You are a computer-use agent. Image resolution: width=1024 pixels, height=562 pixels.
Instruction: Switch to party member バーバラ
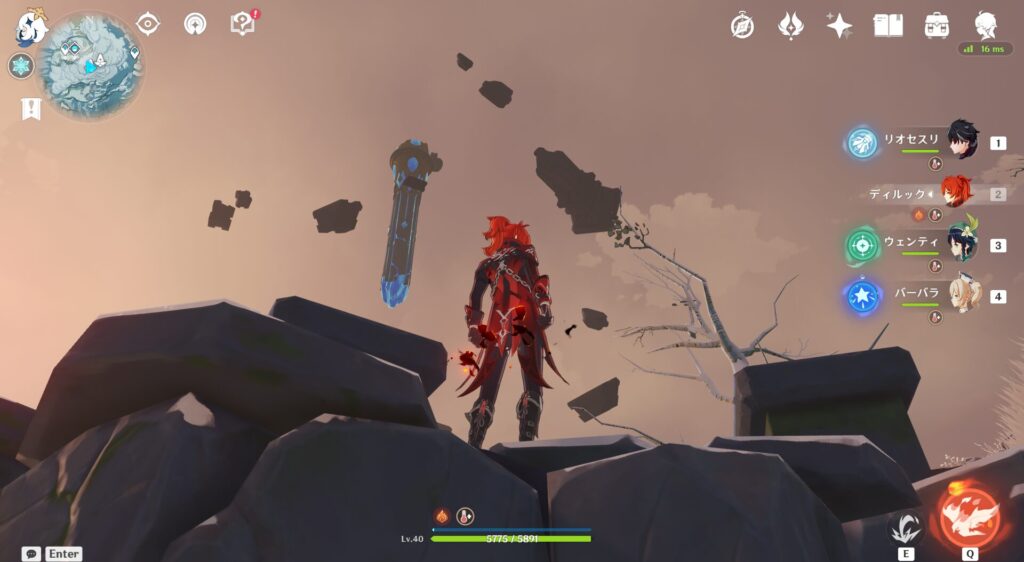tap(962, 295)
